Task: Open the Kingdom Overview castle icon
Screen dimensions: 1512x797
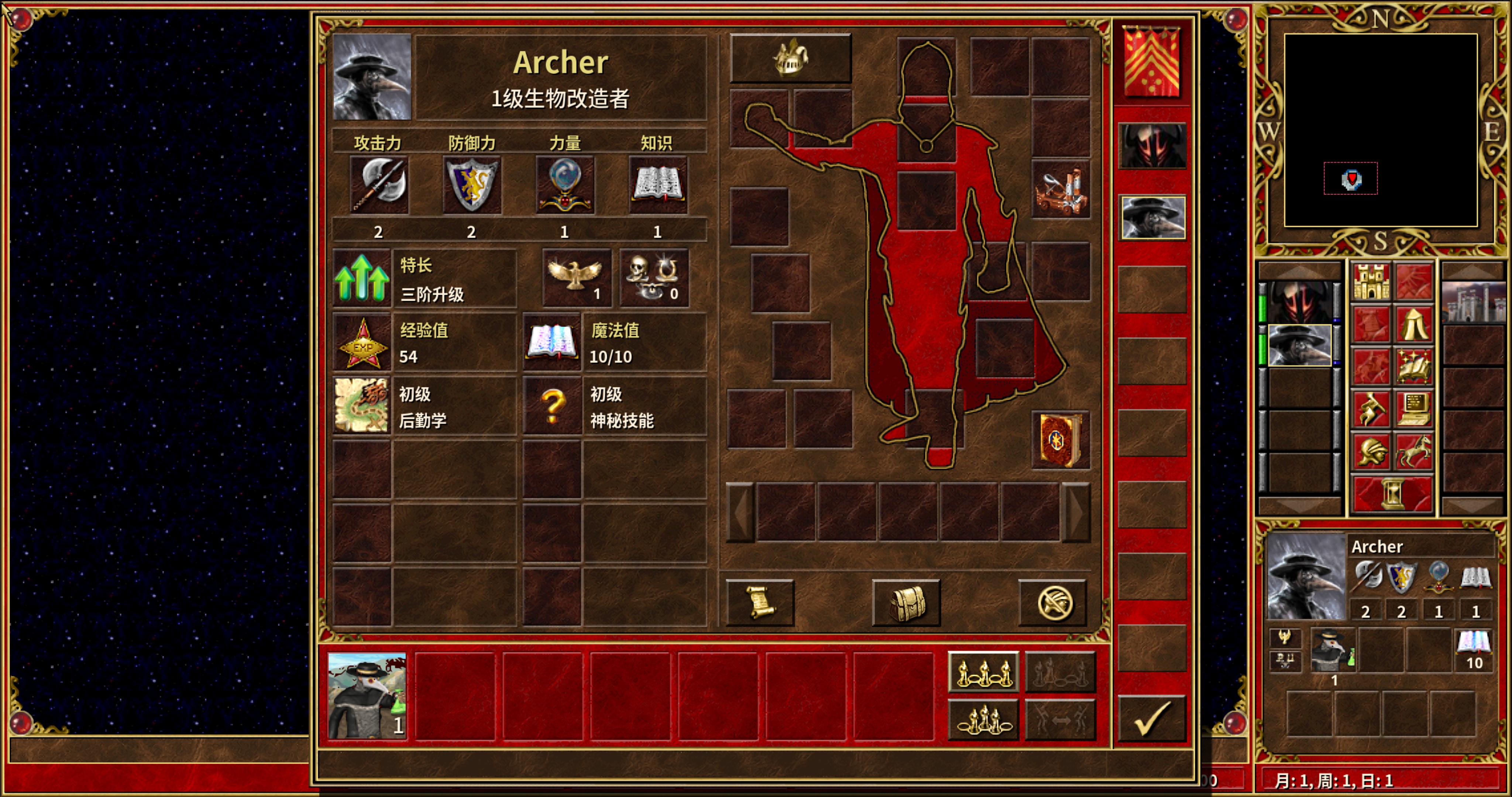Action: (1372, 280)
